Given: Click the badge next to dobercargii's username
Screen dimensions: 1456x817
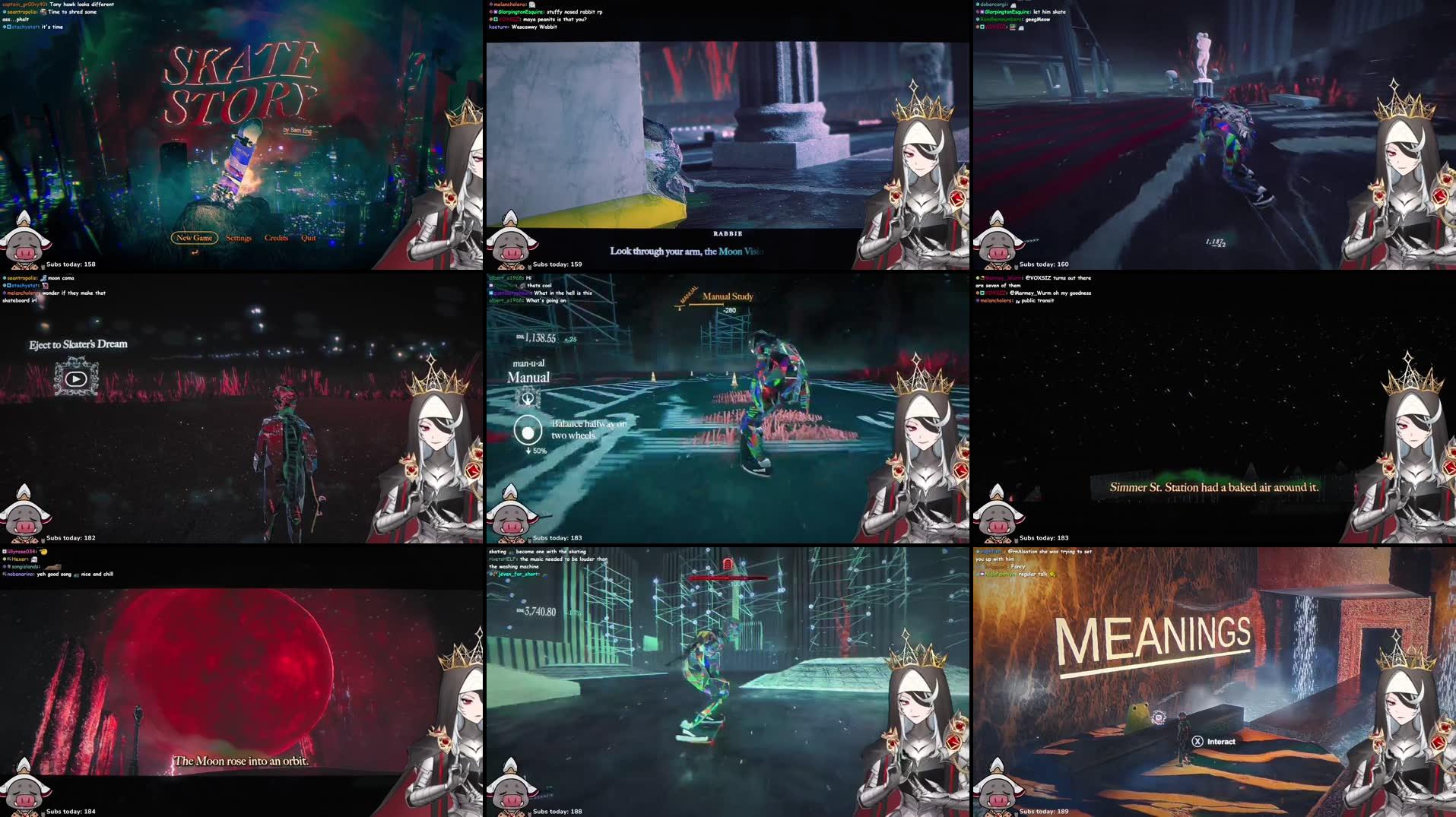Looking at the screenshot, I should 977,4.
